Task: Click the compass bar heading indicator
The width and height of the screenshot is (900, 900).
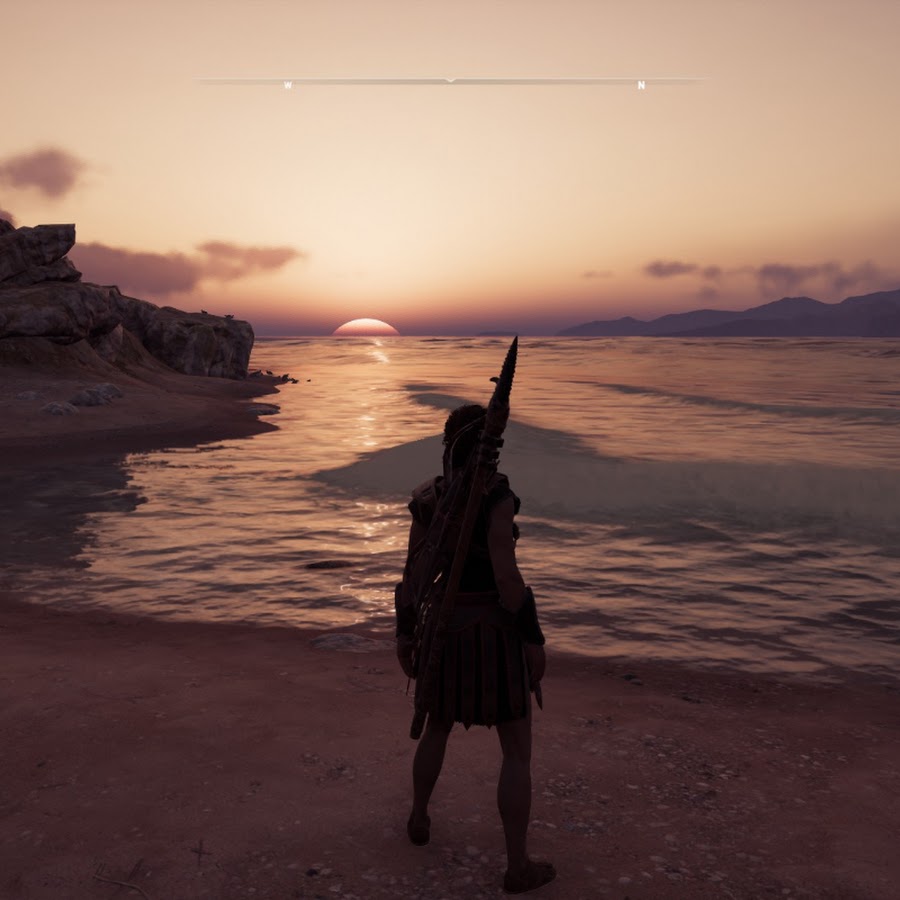Action: tap(450, 79)
